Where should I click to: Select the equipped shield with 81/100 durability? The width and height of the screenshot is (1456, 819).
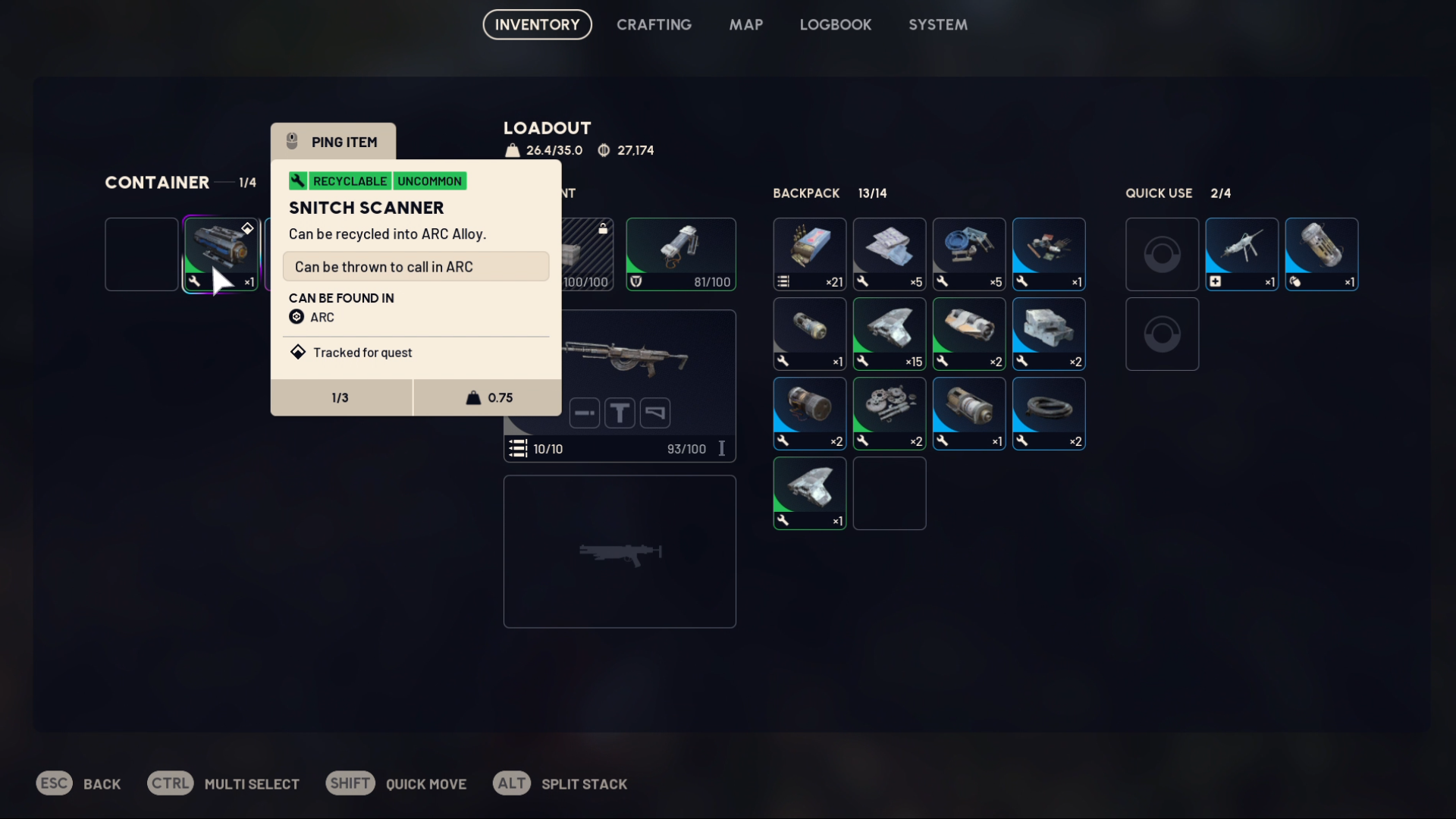[680, 254]
